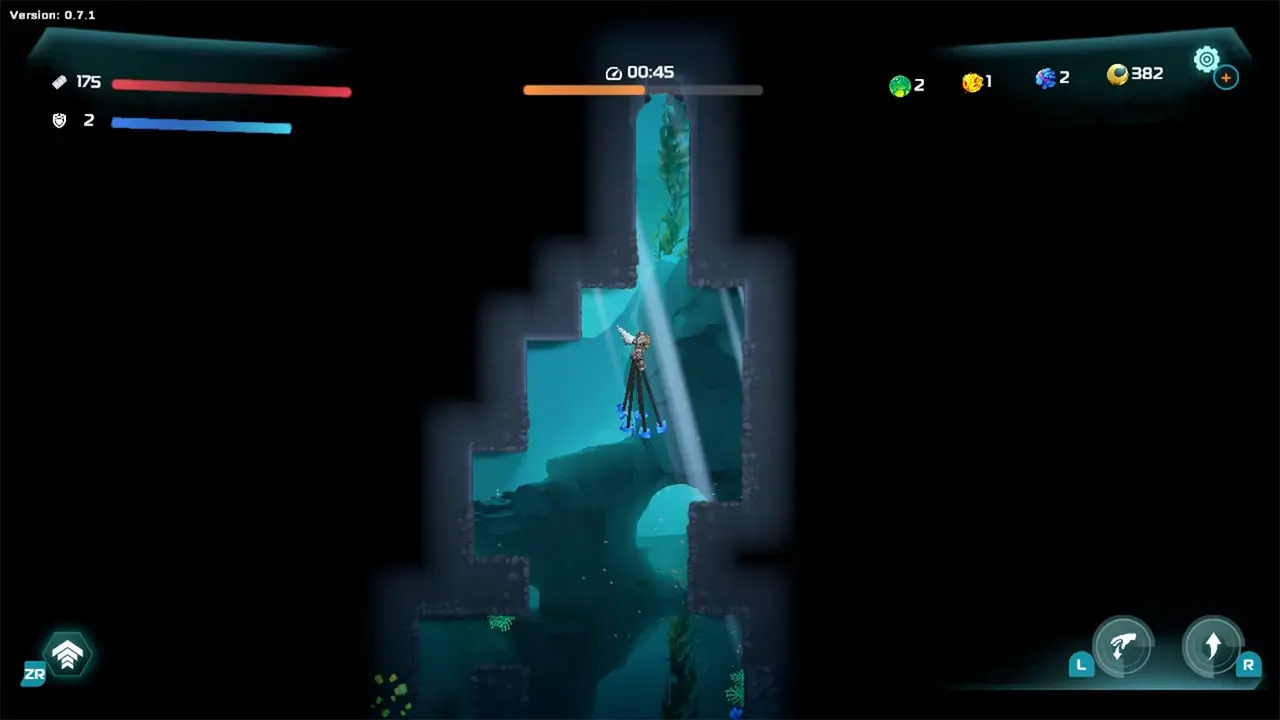Click the timer clock icon above the map
The height and width of the screenshot is (720, 1280).
[613, 72]
